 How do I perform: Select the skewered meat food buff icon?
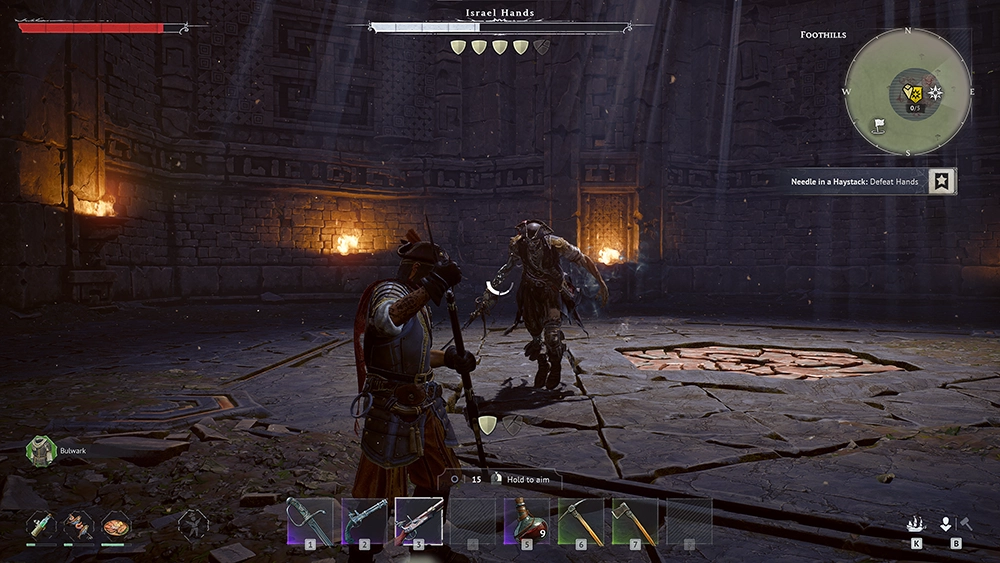point(78,524)
